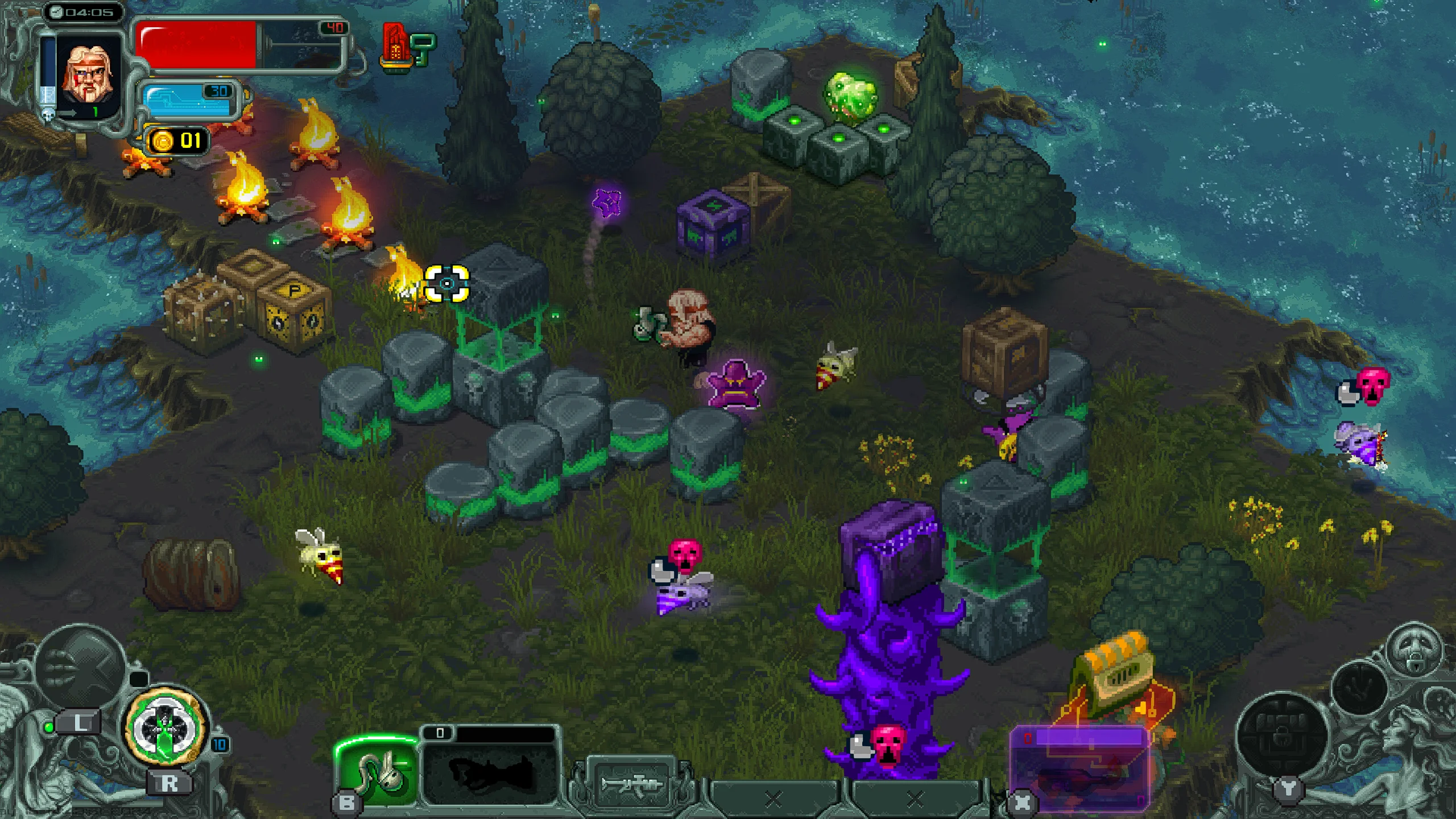Image resolution: width=1456 pixels, height=819 pixels.
Task: Click the character portrait of the bearded hero
Action: [x=91, y=74]
